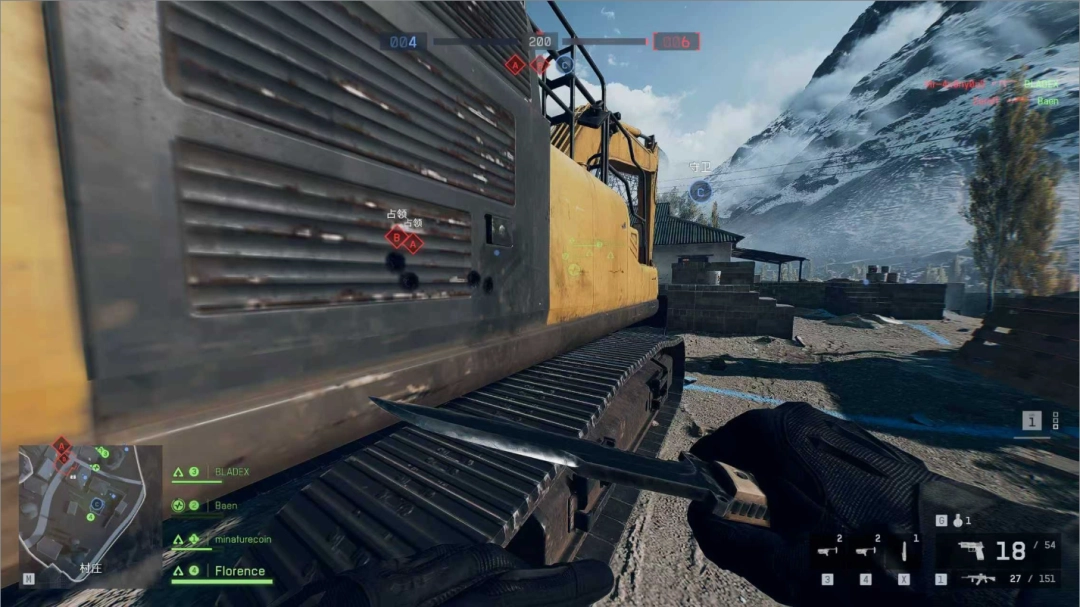Click the objective C marker on the minimap

pos(96,504)
